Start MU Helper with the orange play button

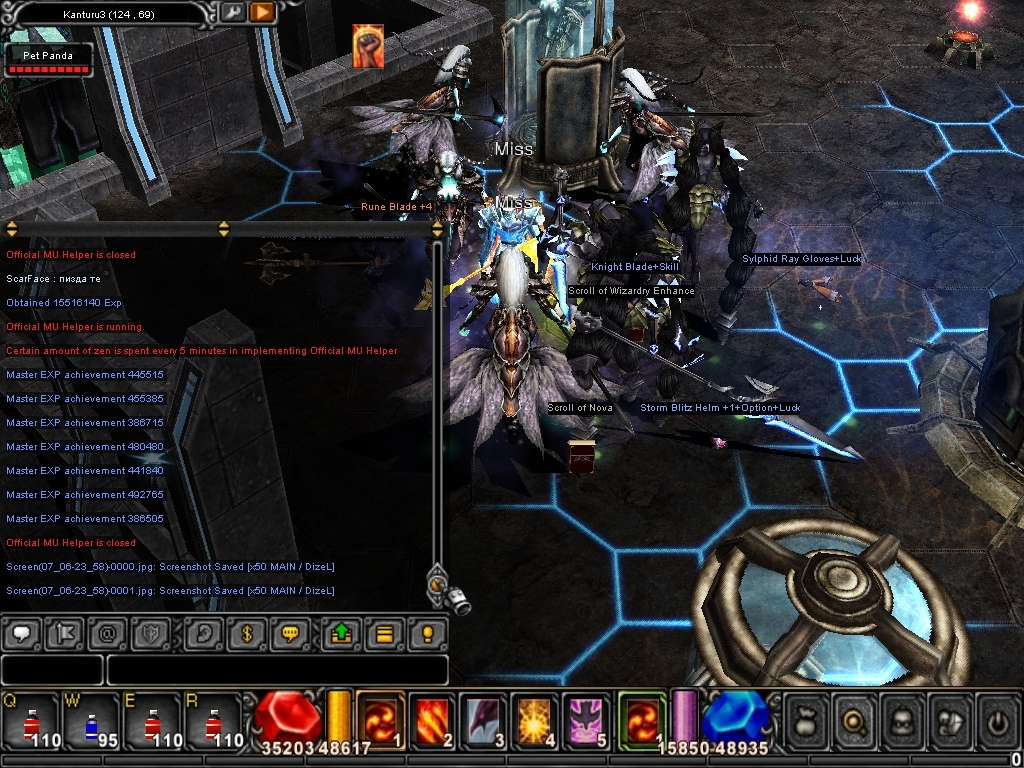262,12
